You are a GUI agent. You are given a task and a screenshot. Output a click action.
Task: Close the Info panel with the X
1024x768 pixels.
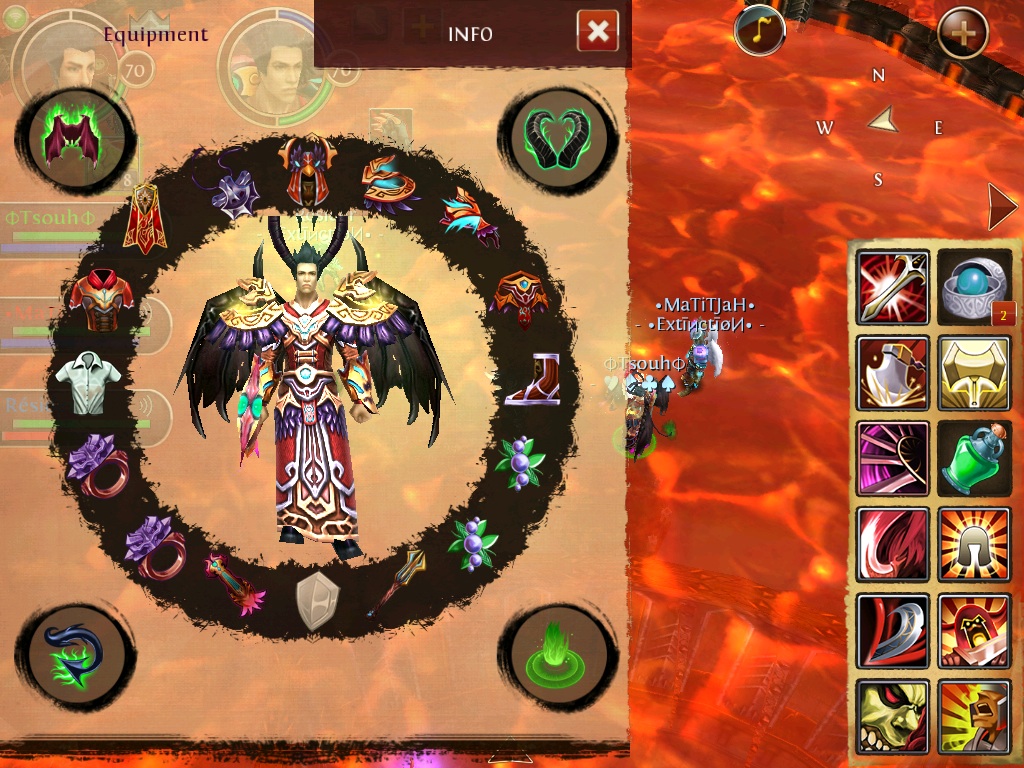point(597,32)
